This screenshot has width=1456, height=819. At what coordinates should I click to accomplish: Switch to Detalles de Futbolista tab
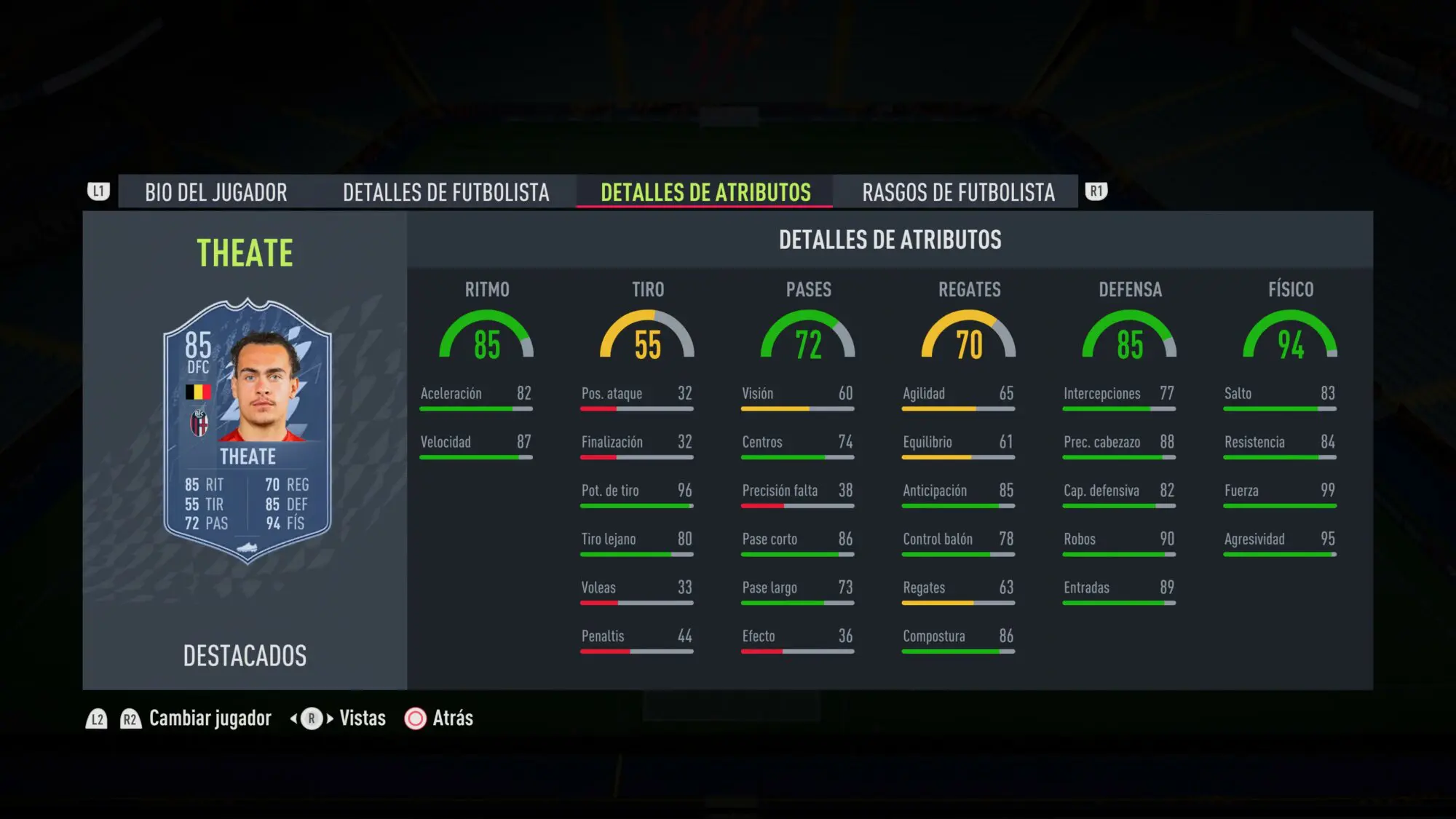[446, 192]
